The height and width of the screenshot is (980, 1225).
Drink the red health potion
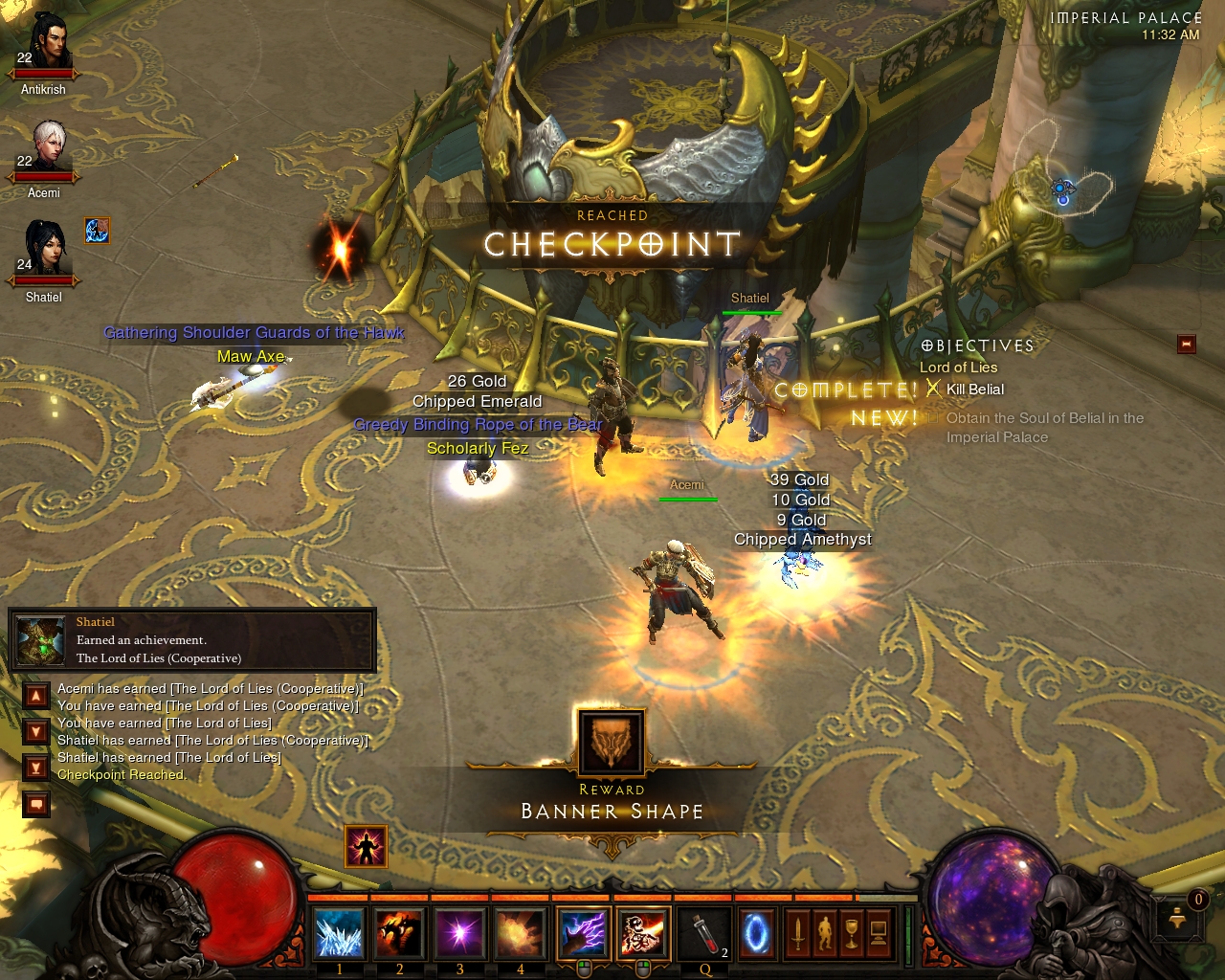704,934
